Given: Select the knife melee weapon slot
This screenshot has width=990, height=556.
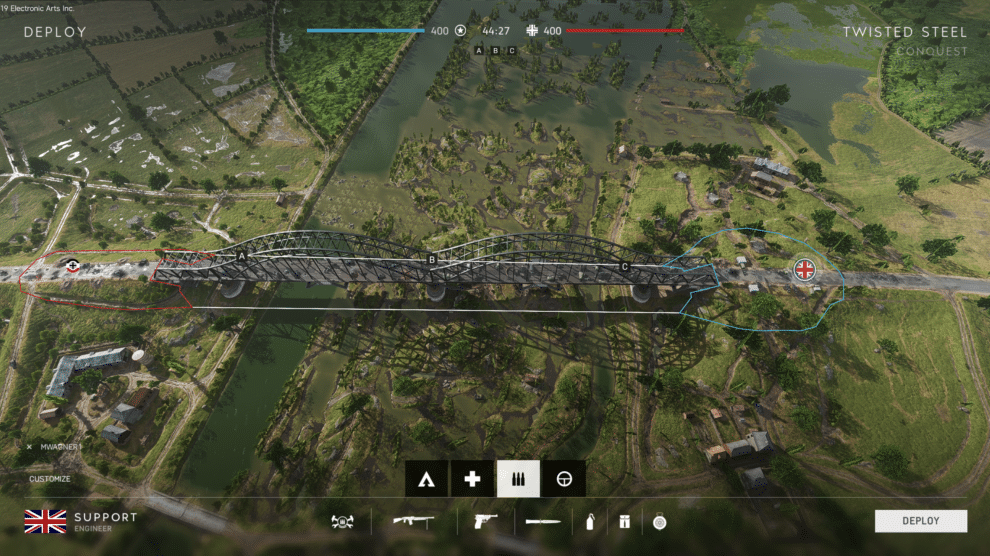Looking at the screenshot, I should [543, 521].
